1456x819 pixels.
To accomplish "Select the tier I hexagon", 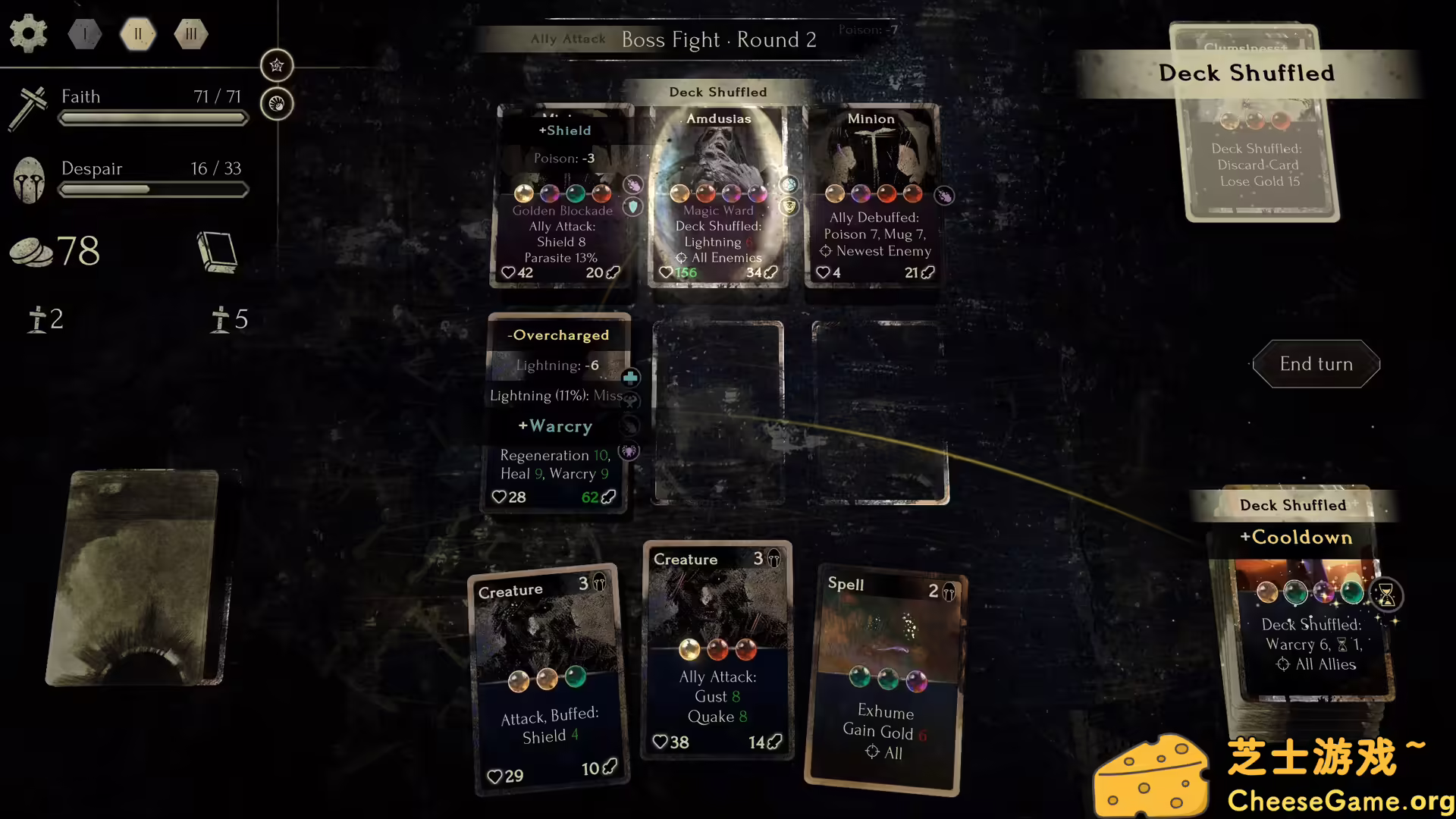I will click(x=84, y=33).
